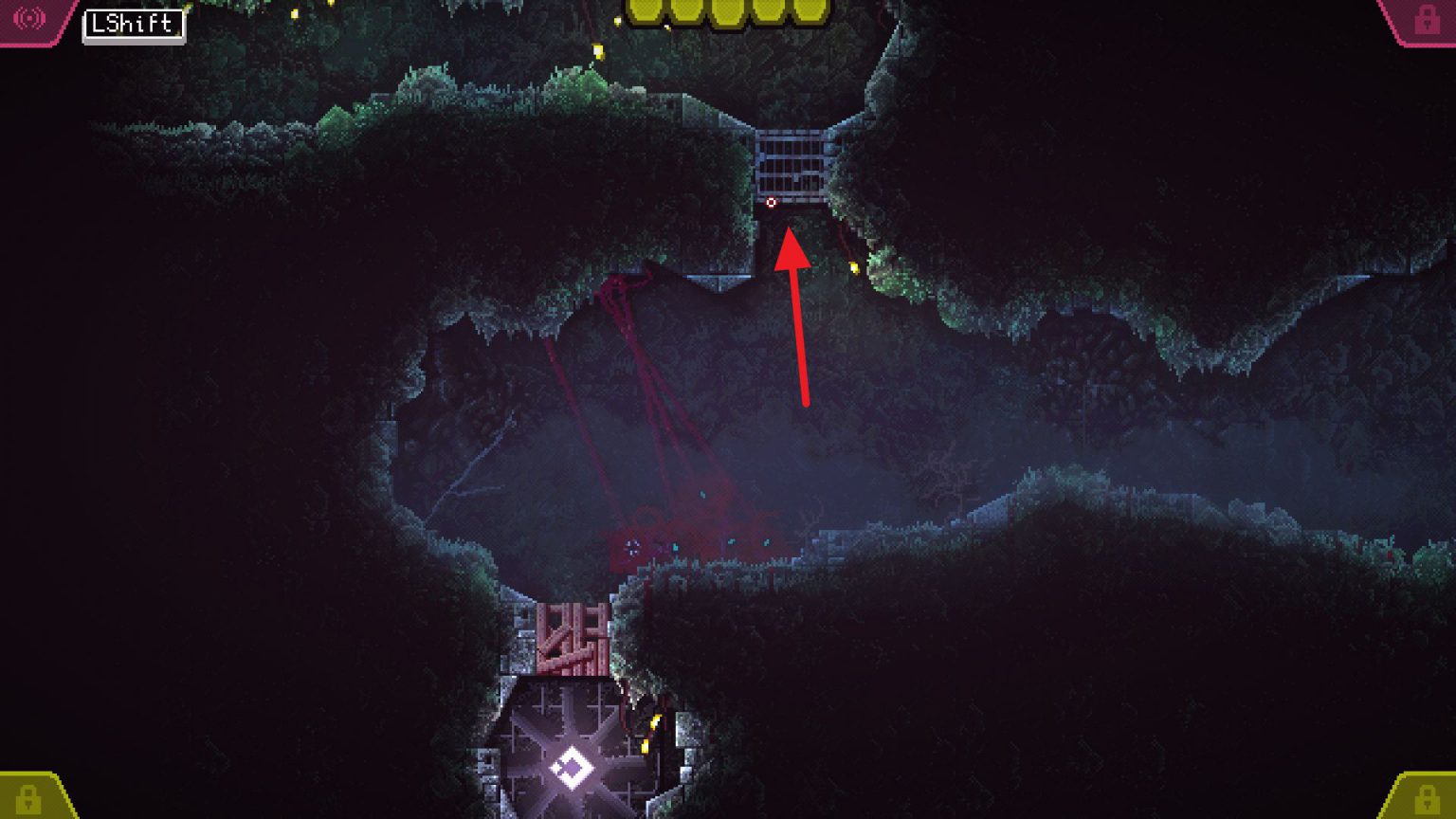Click the pink signal broadcast icon top-left
The height and width of the screenshot is (819, 1456).
click(x=31, y=16)
